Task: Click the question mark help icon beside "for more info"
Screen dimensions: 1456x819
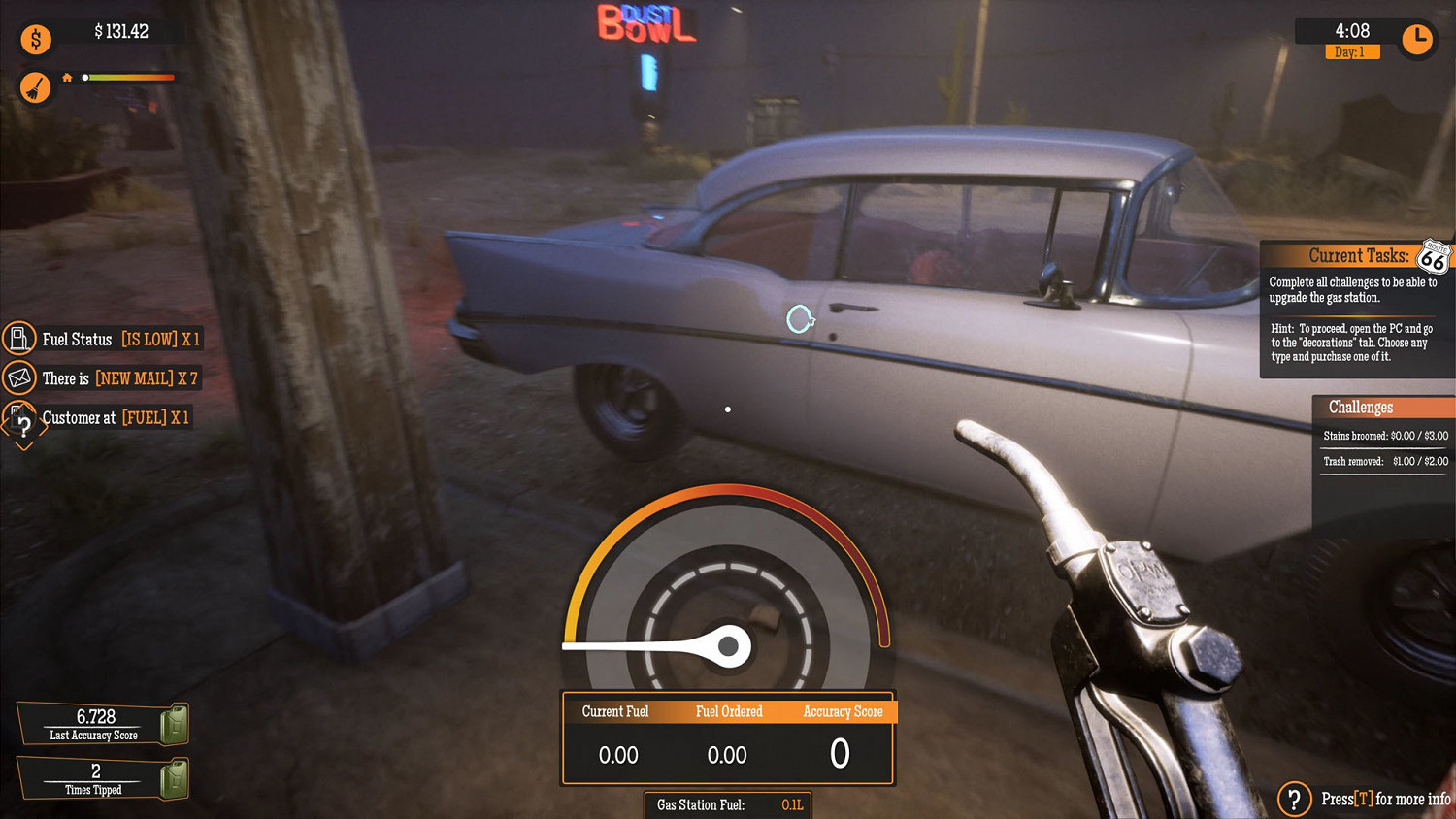Action: (1294, 799)
